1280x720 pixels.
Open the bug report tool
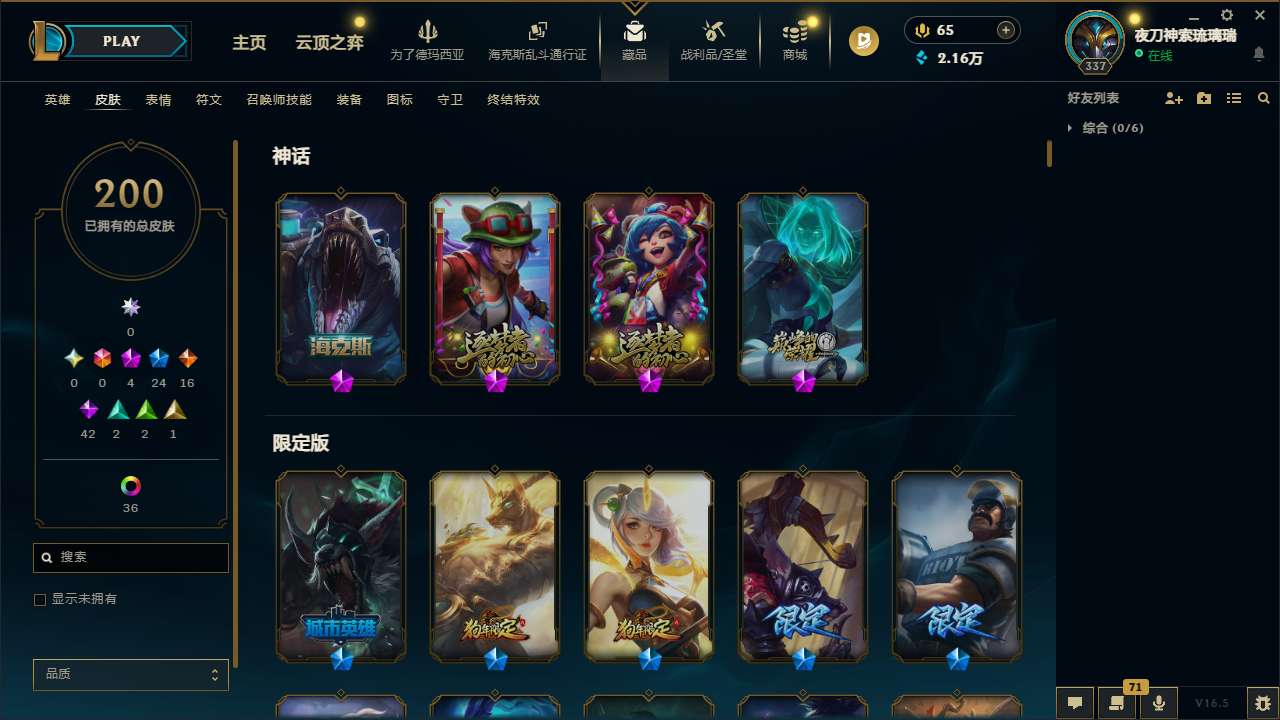click(1264, 703)
